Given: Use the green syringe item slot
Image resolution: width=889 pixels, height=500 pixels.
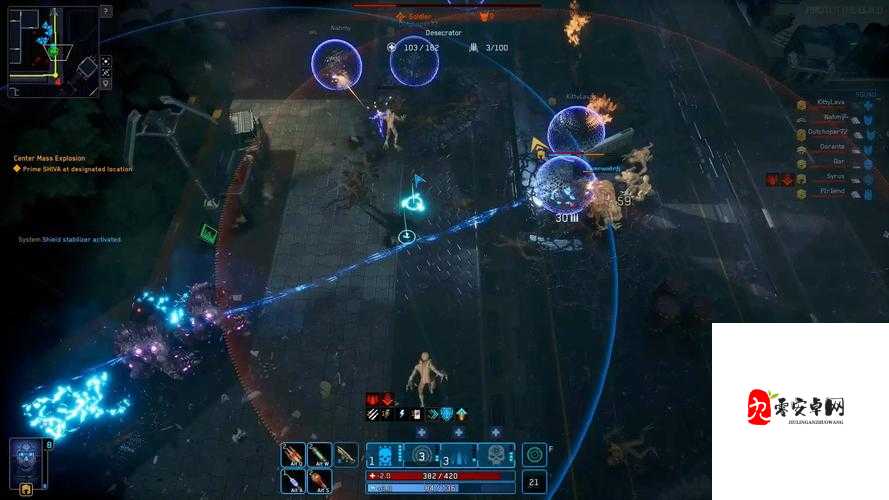Looking at the screenshot, I should click(319, 455).
